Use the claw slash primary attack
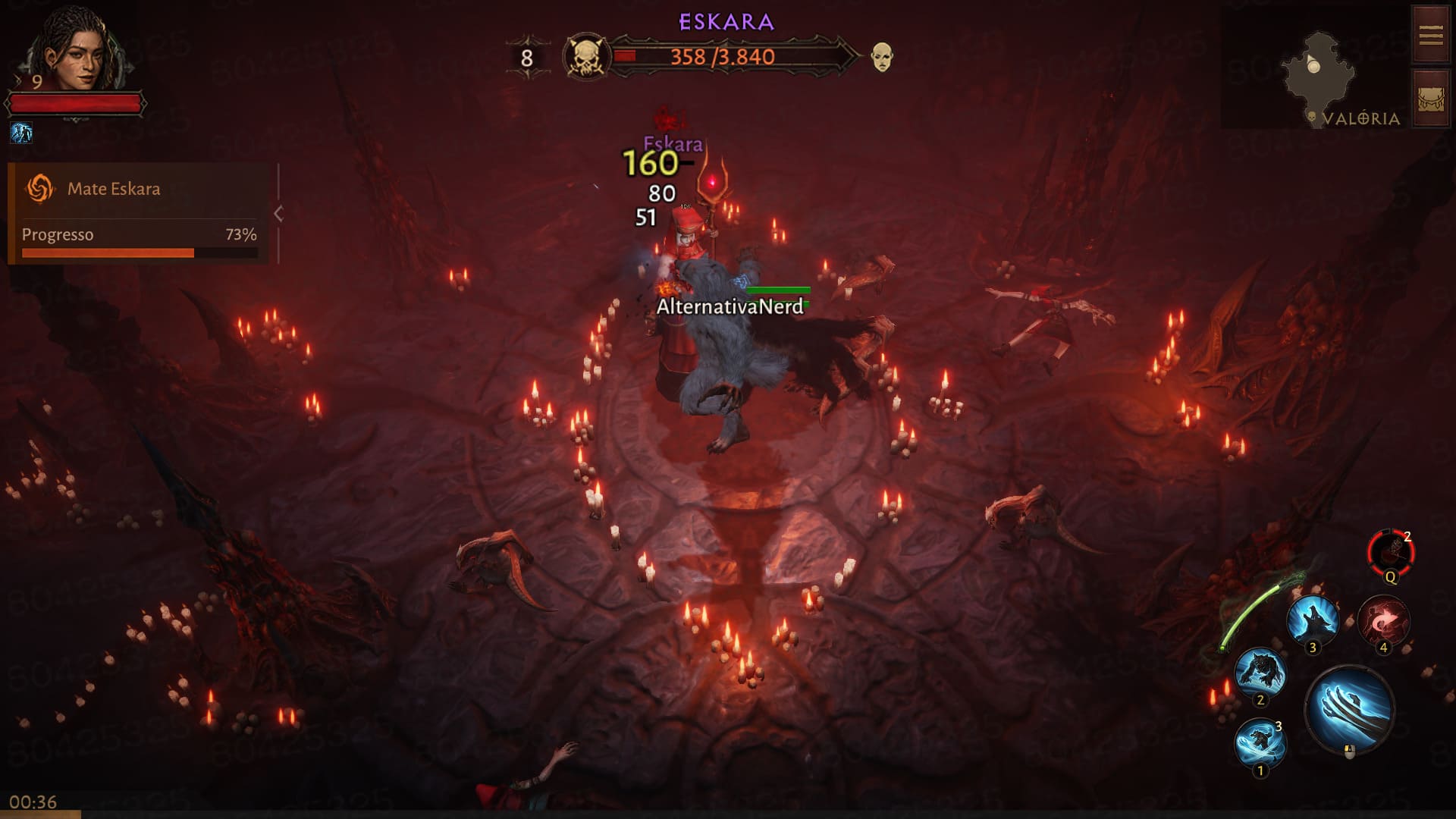 (1350, 709)
